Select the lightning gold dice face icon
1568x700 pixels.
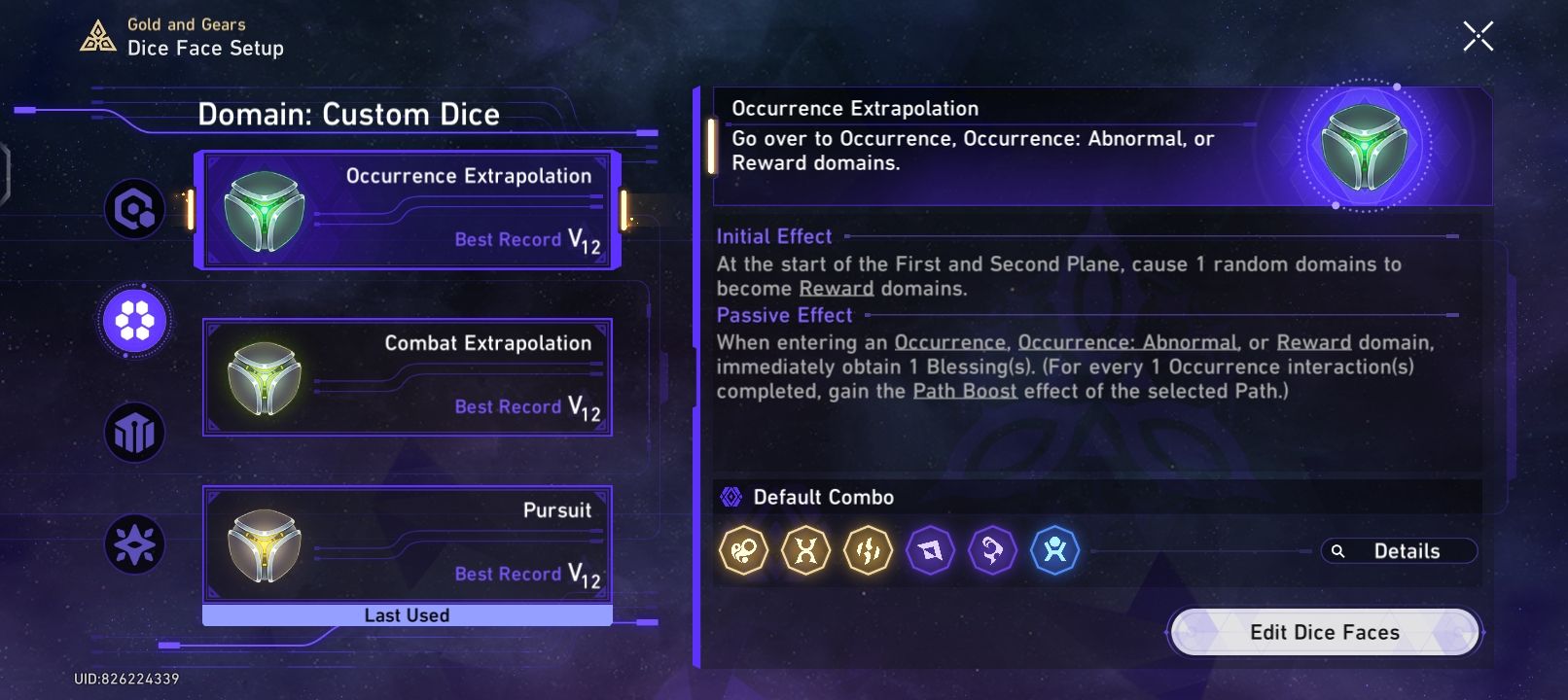coord(868,550)
